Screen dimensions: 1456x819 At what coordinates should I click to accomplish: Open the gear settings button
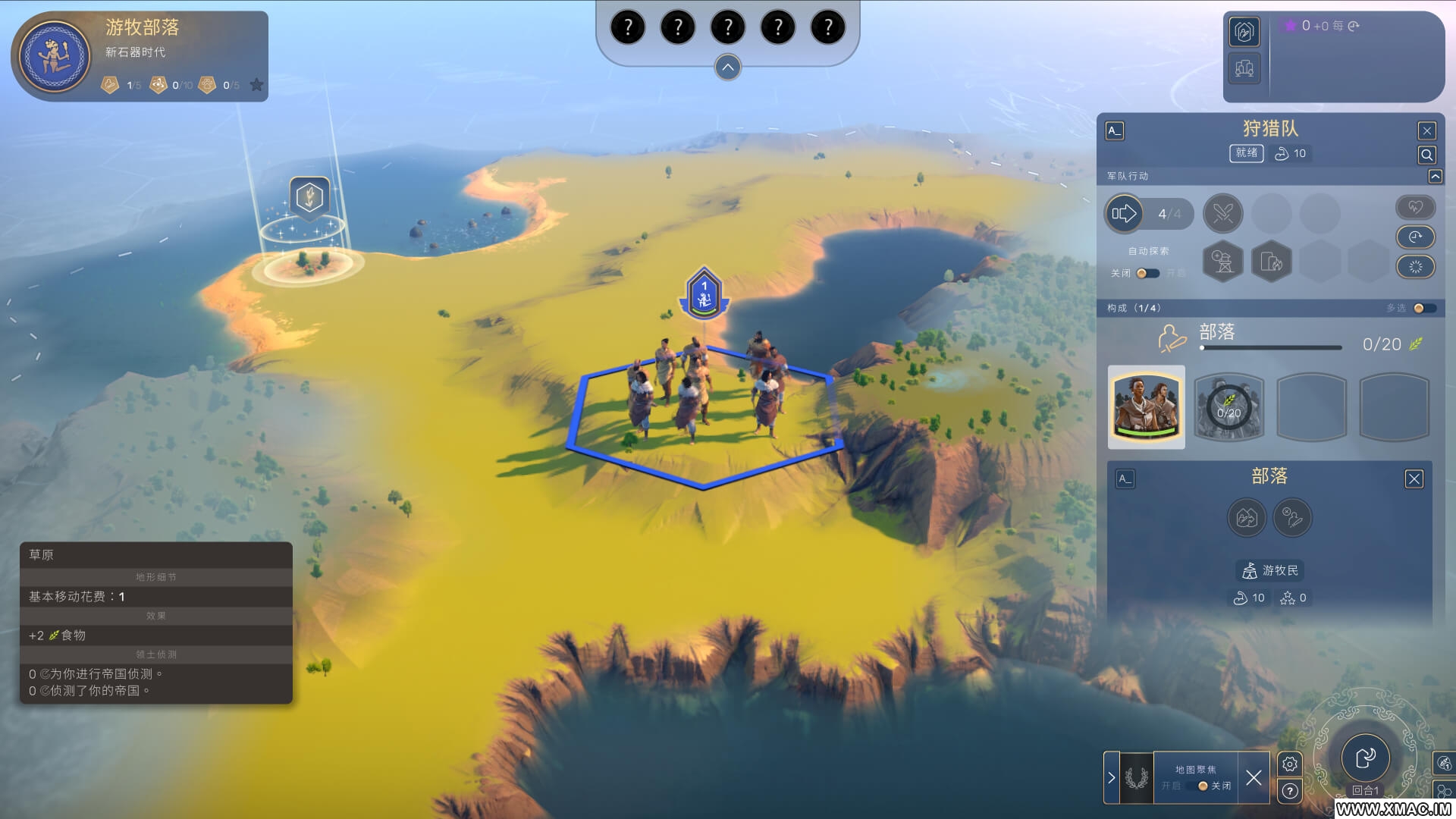click(1289, 764)
